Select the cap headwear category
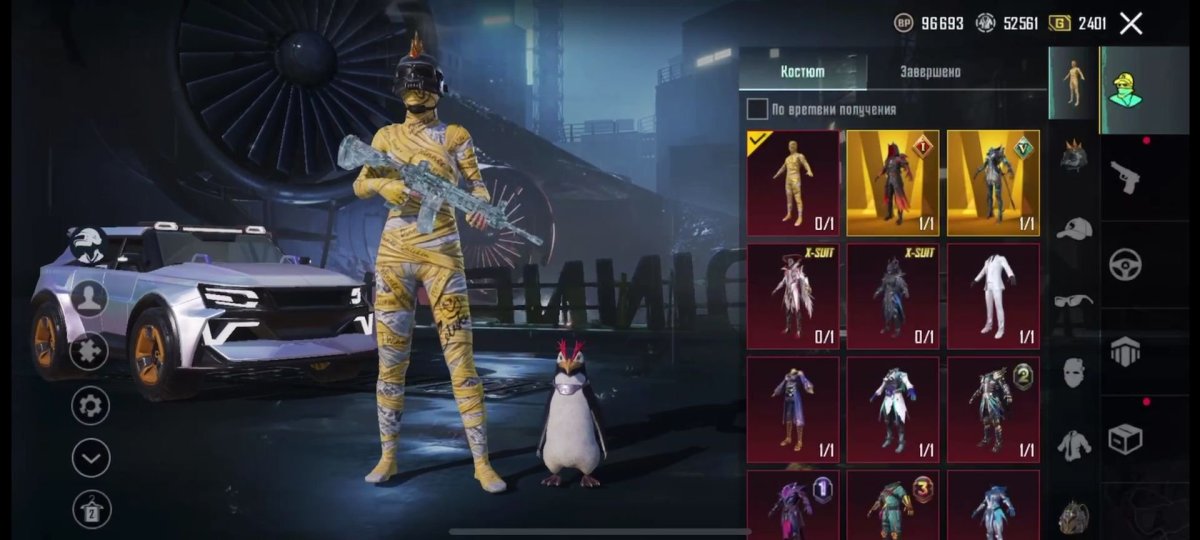 (1074, 229)
